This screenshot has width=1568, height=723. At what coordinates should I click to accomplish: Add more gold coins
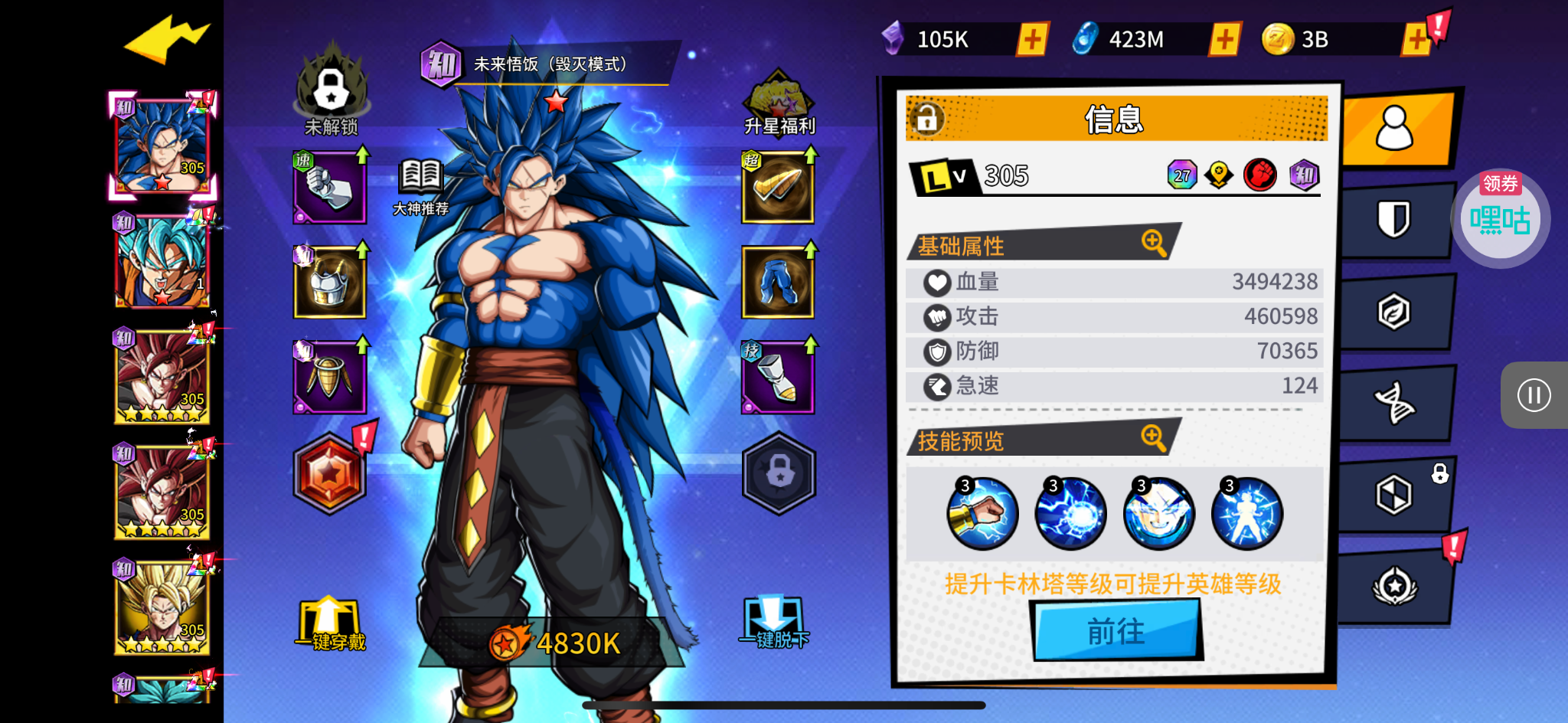1416,39
